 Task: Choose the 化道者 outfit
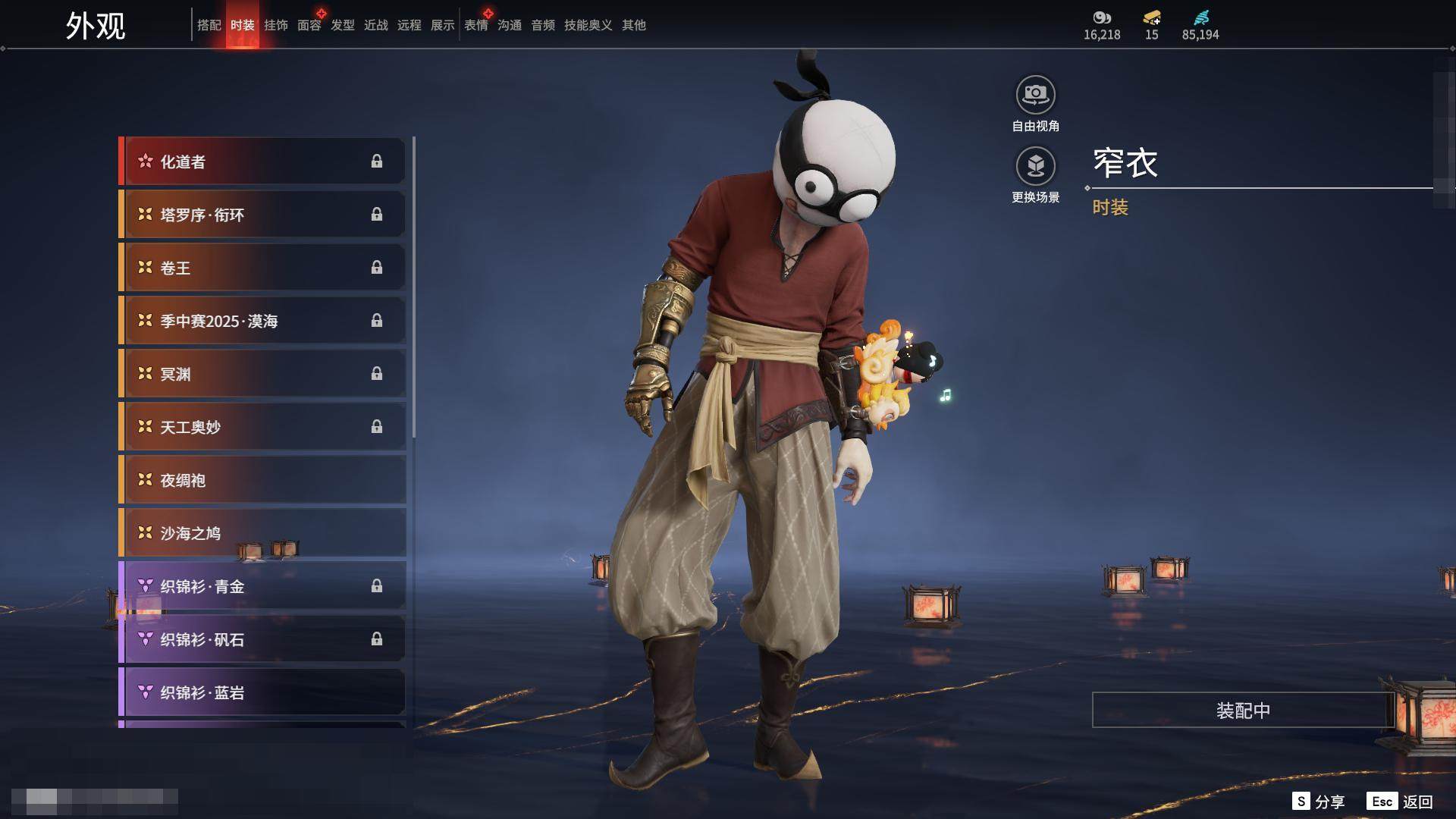tap(262, 162)
